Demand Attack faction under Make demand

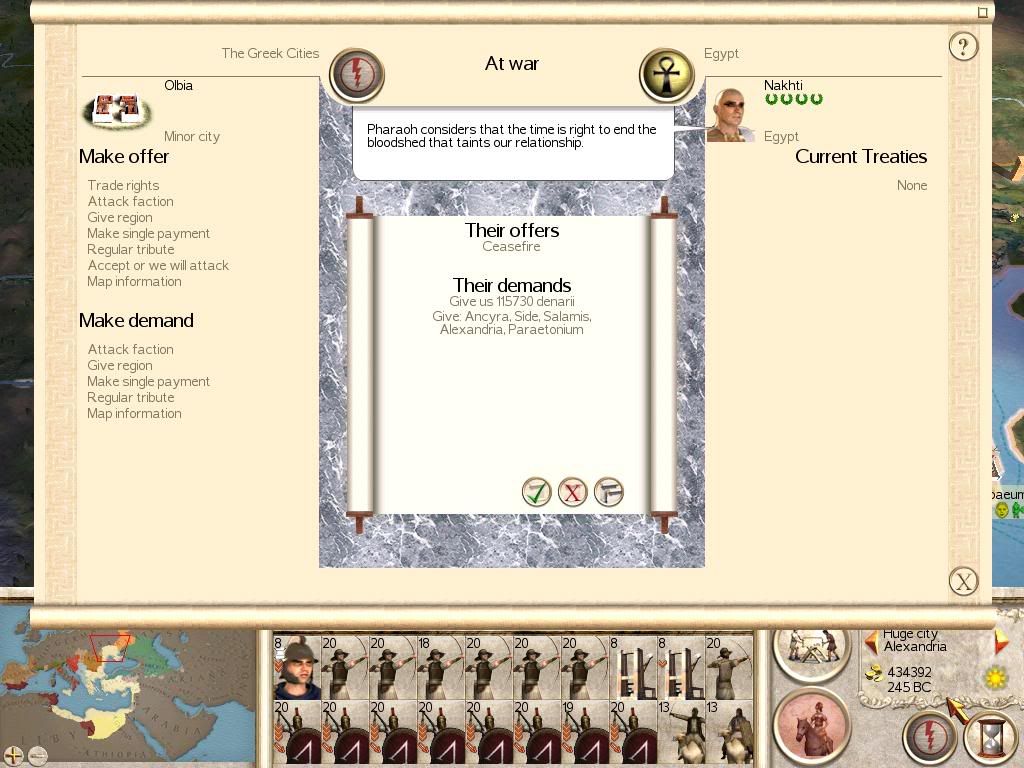[131, 349]
